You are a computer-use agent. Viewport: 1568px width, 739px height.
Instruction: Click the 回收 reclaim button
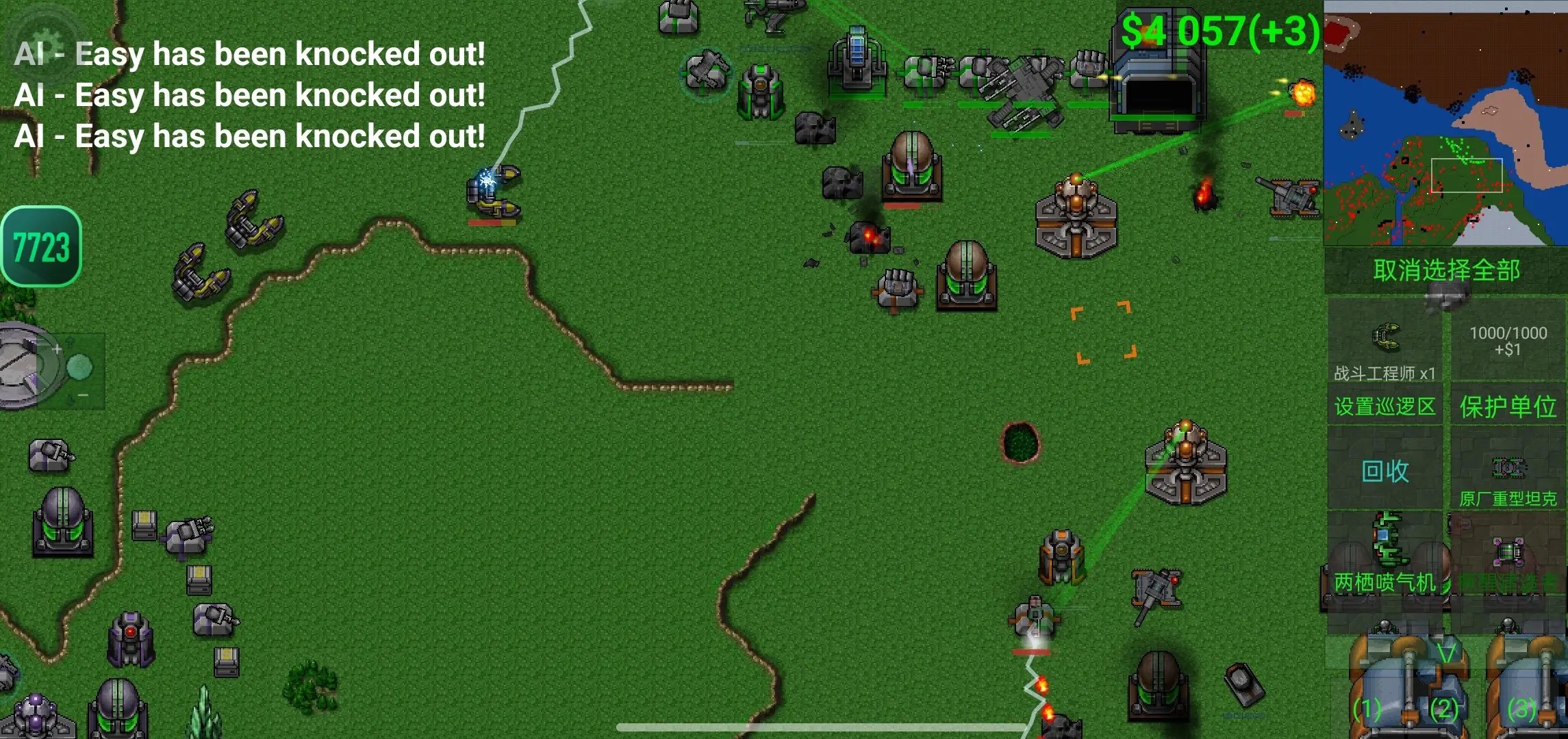coord(1384,471)
